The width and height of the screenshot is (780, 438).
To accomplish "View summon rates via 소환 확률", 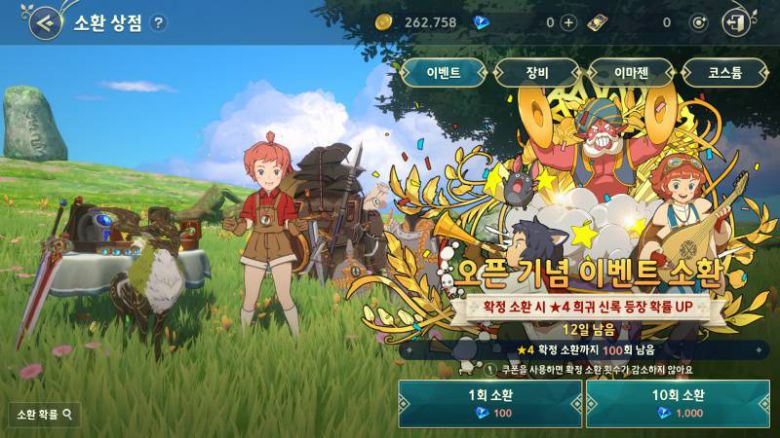I will [x=44, y=413].
